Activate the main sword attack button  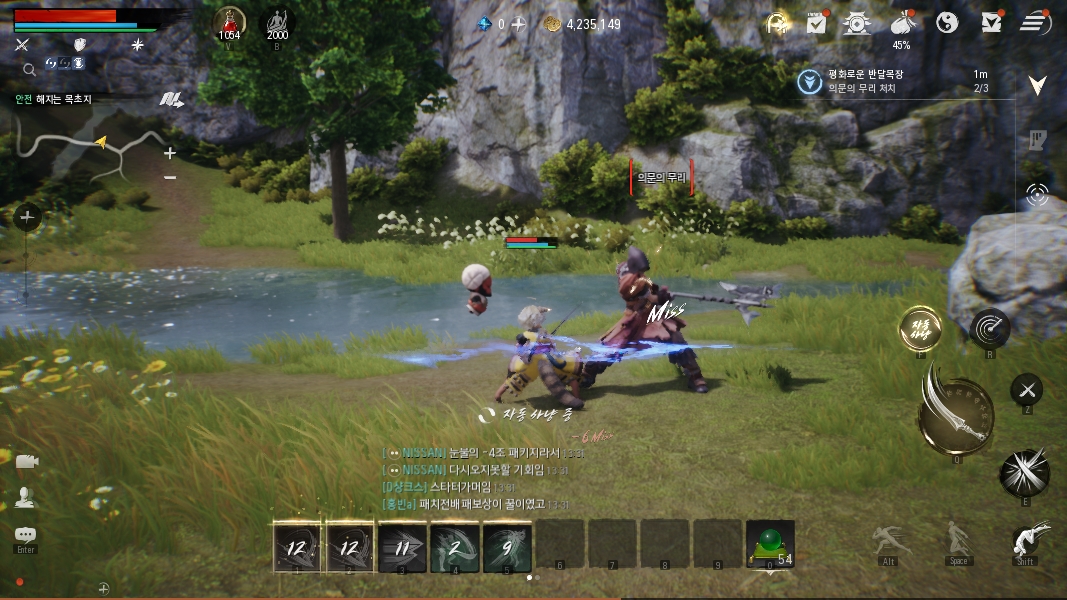point(955,412)
